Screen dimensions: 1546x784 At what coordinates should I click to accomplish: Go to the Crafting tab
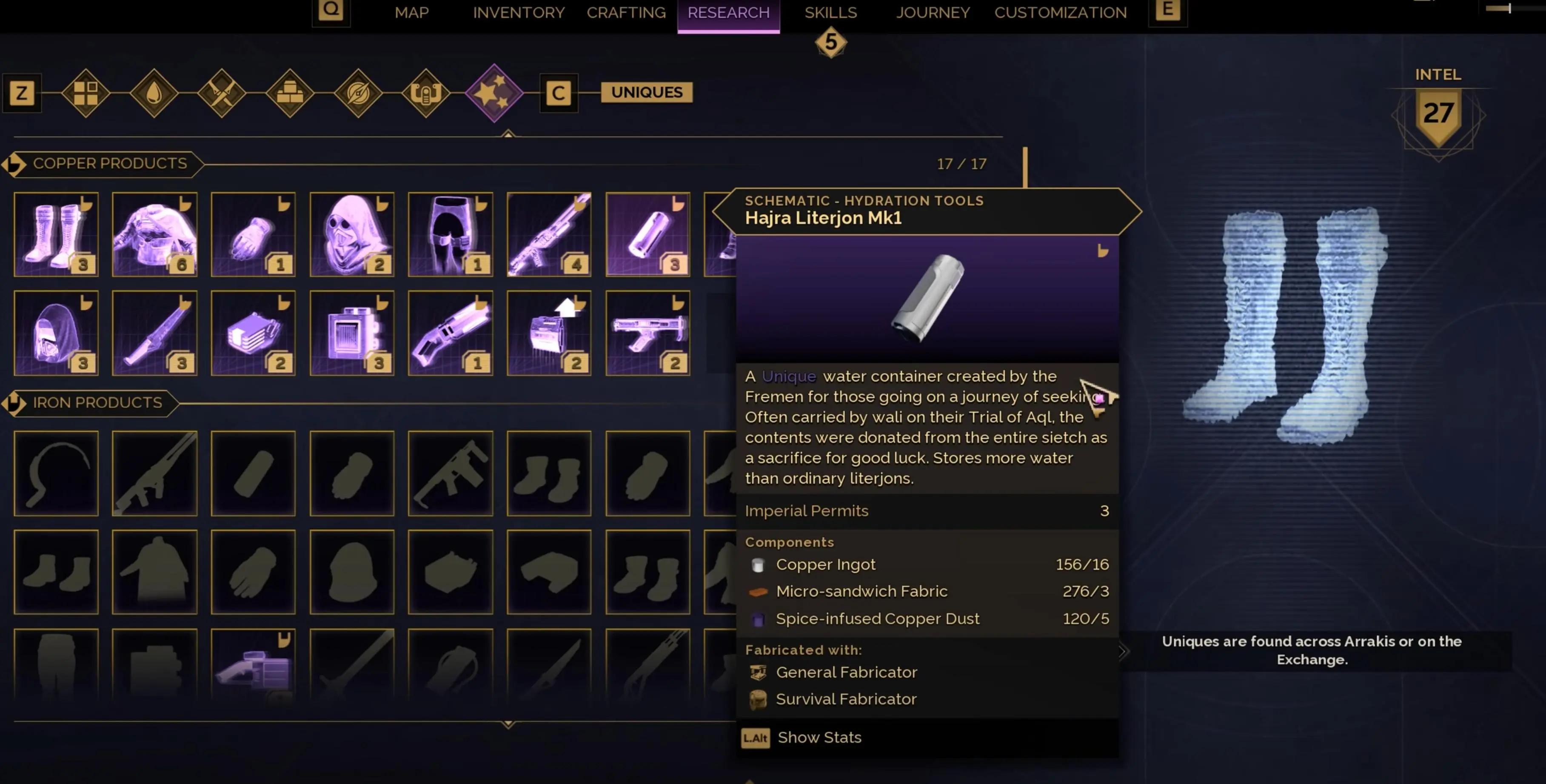point(626,13)
